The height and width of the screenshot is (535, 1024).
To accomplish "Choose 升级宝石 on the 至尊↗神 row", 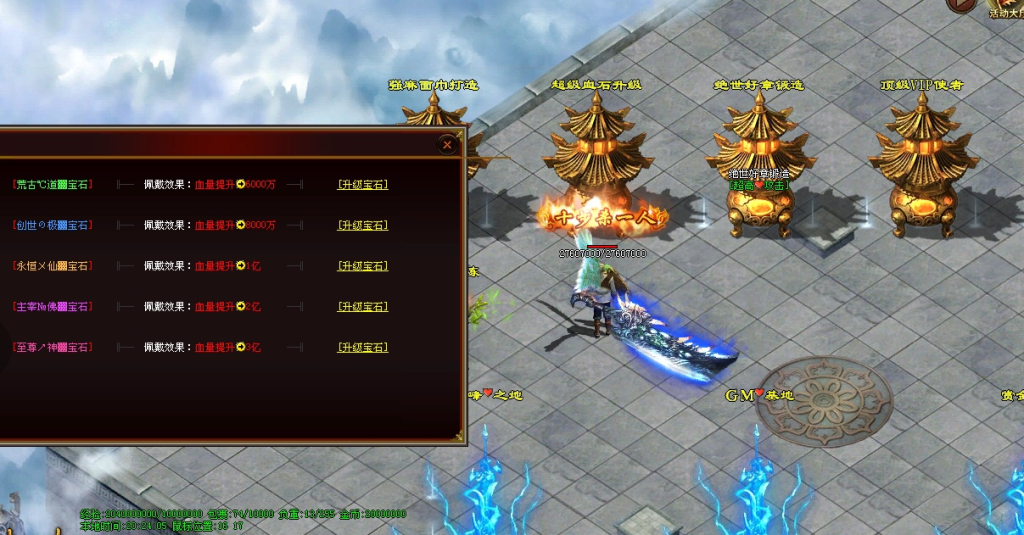I will (x=363, y=348).
